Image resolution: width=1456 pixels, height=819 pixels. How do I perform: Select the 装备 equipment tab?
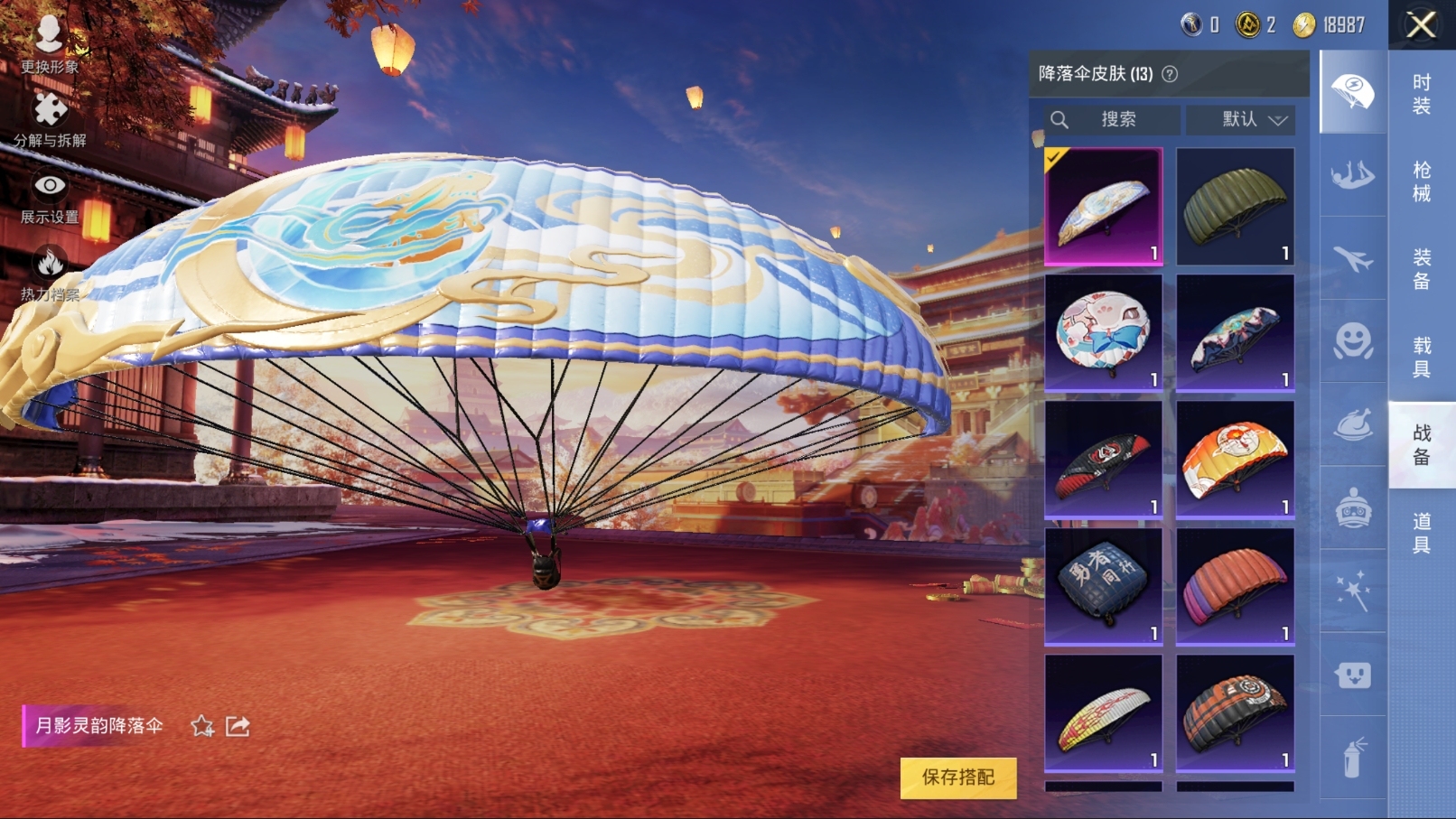coord(1421,269)
